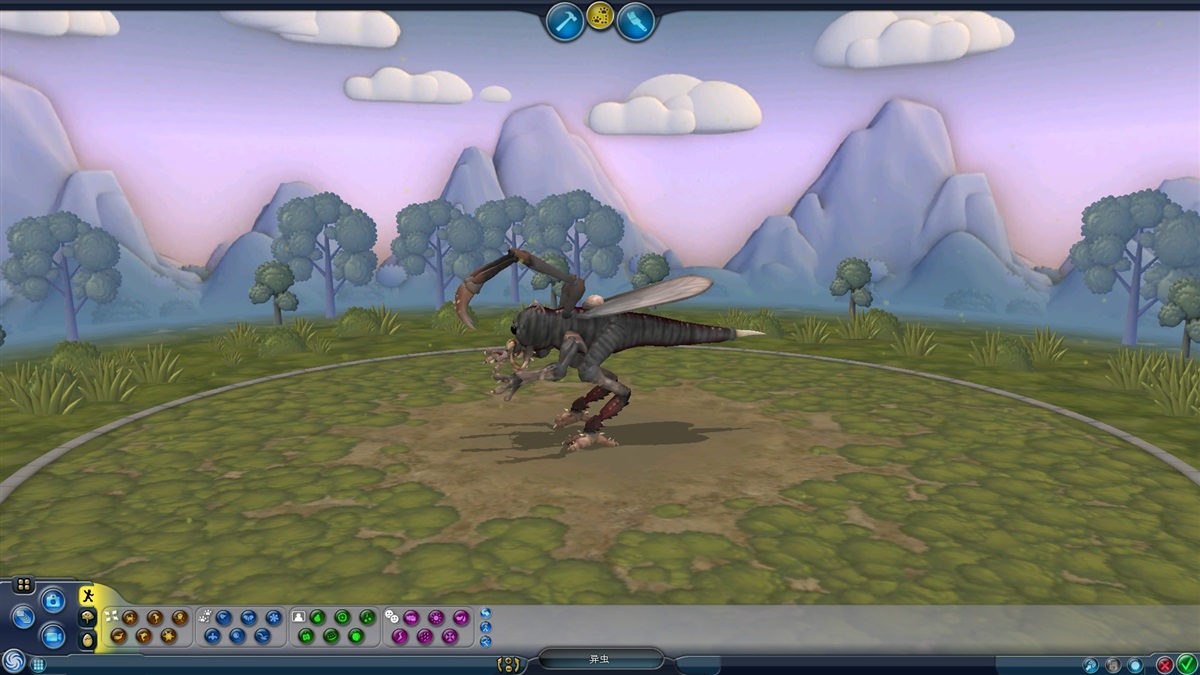Select the running figure animations tab

88,596
